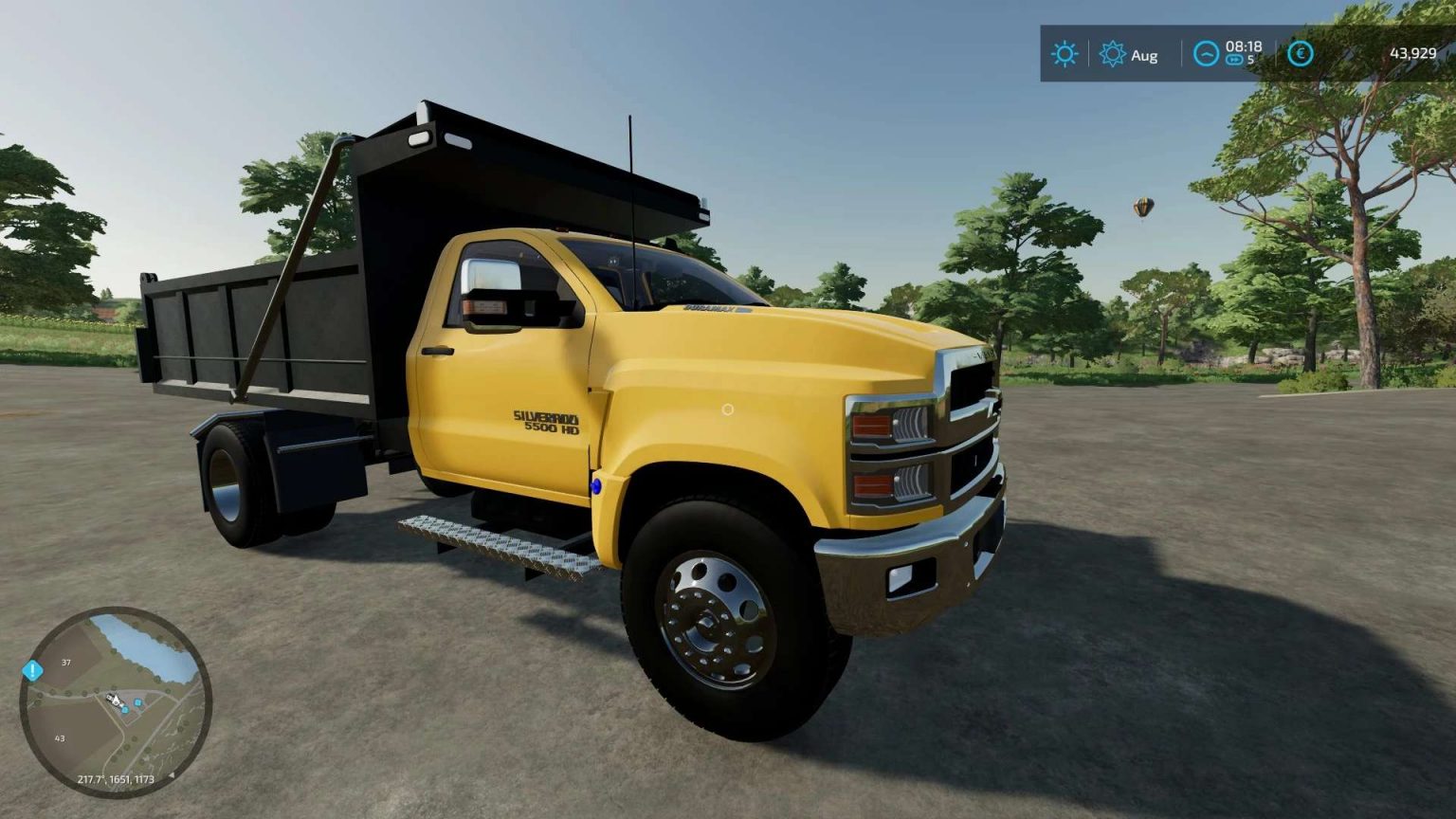
Task: Click the current weather sun icon
Action: pos(1064,54)
